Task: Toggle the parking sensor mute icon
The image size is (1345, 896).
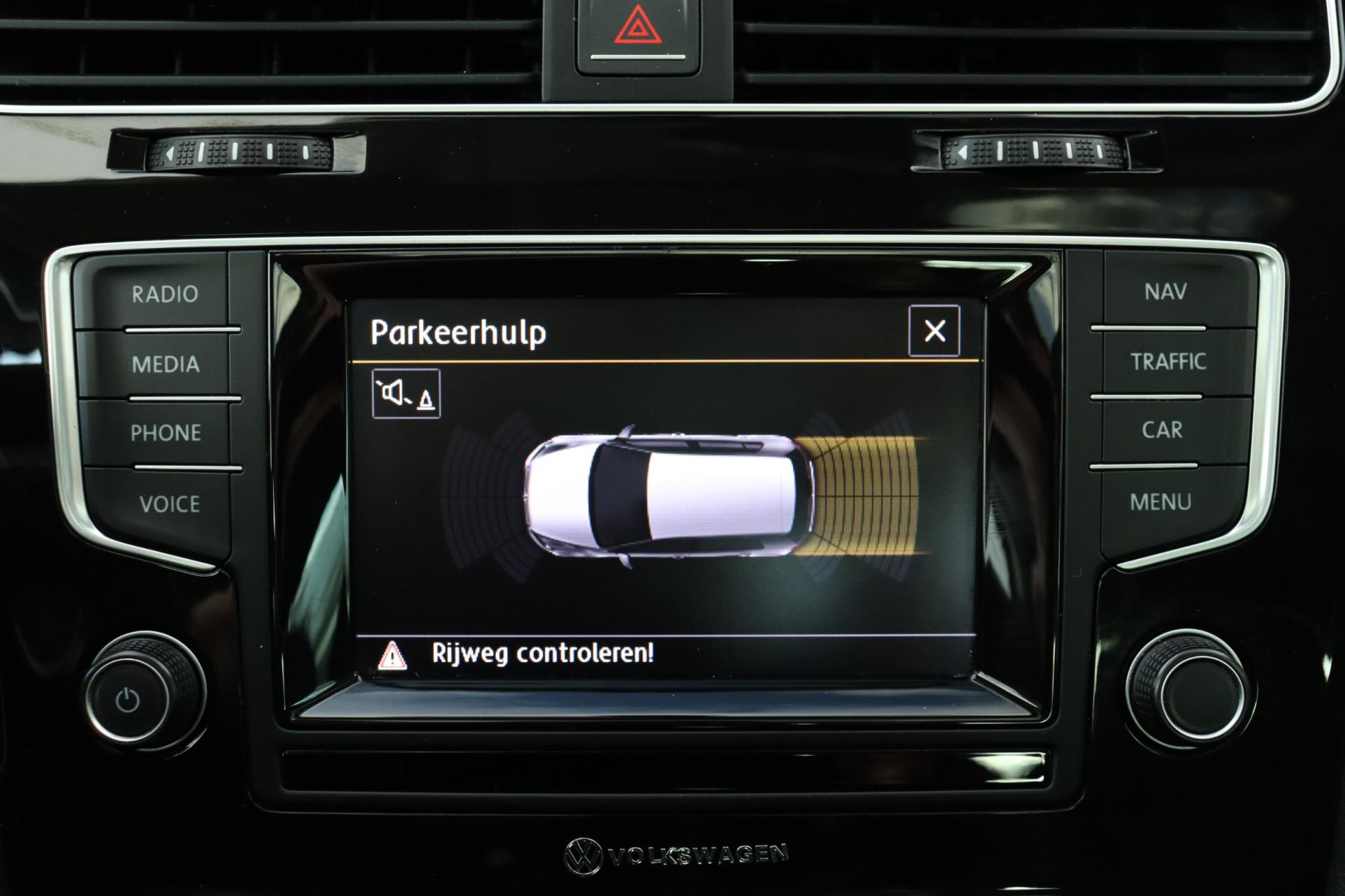Action: [406, 394]
